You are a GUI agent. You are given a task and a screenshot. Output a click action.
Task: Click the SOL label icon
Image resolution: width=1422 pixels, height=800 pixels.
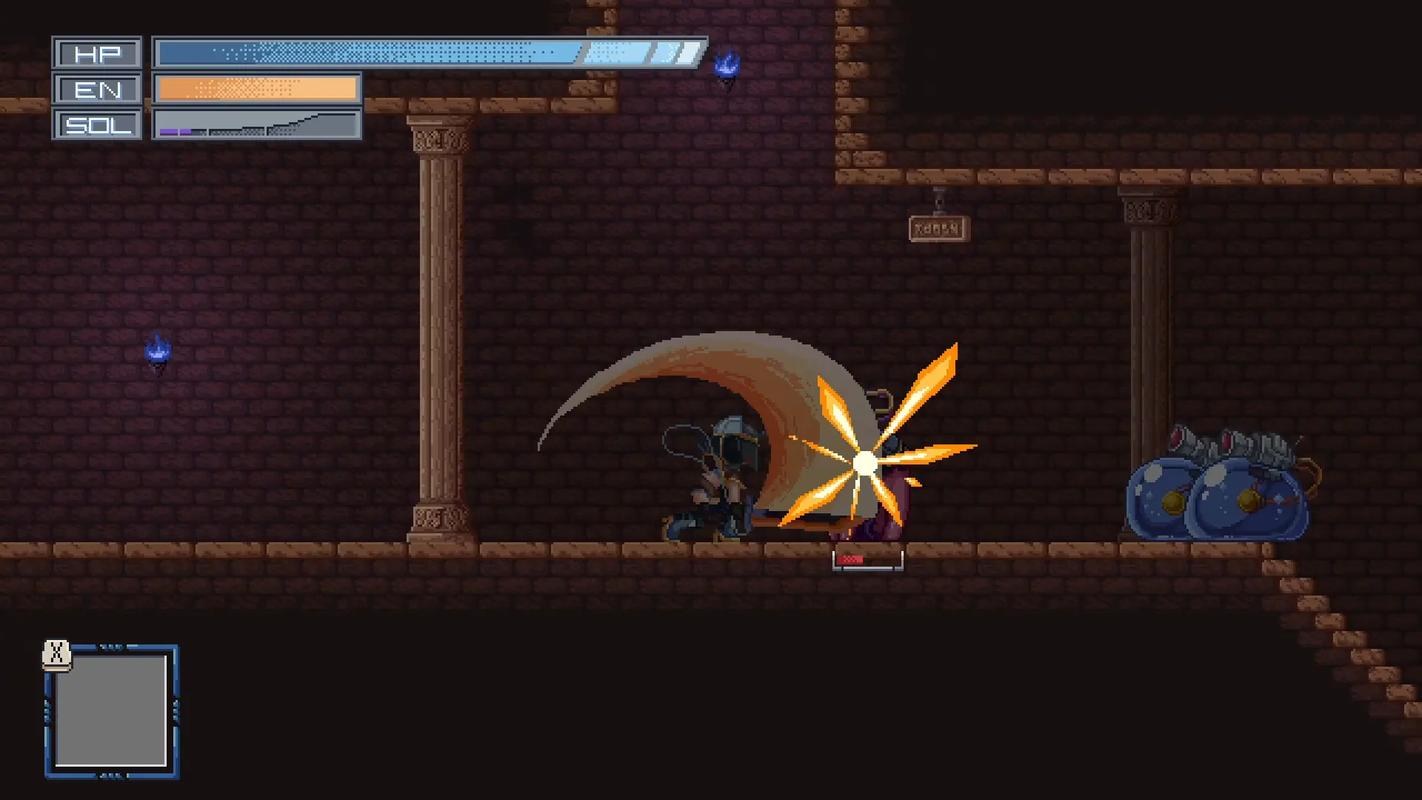point(96,126)
